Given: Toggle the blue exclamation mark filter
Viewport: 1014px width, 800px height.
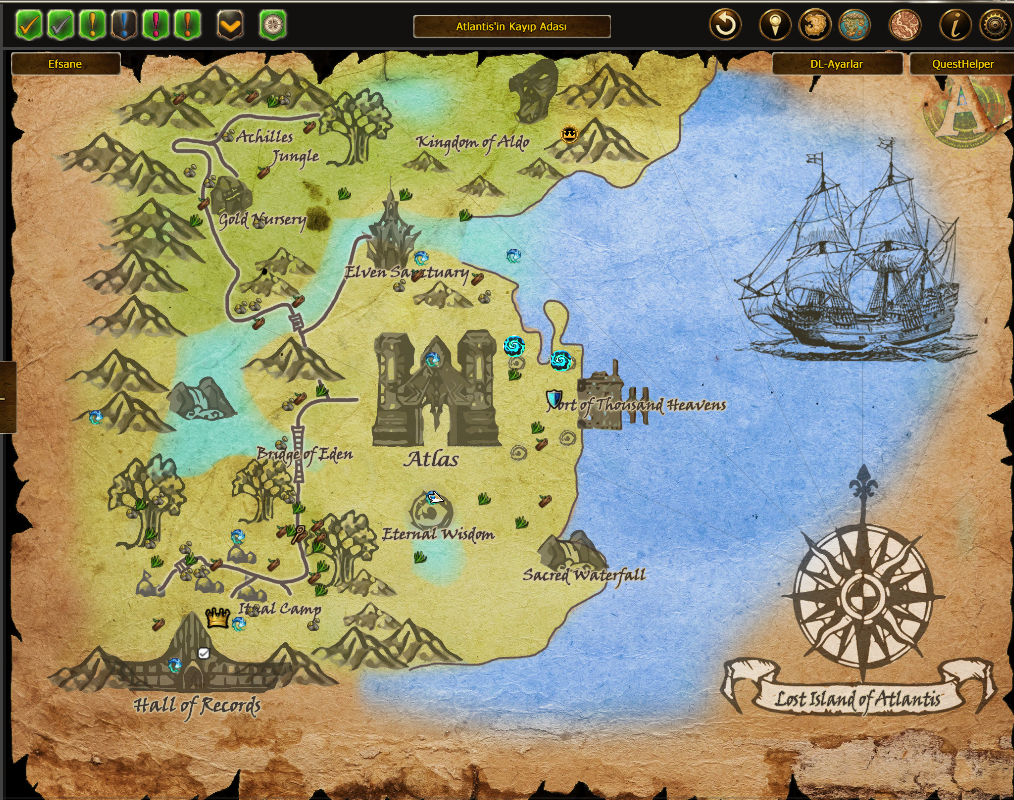Looking at the screenshot, I should click(124, 24).
